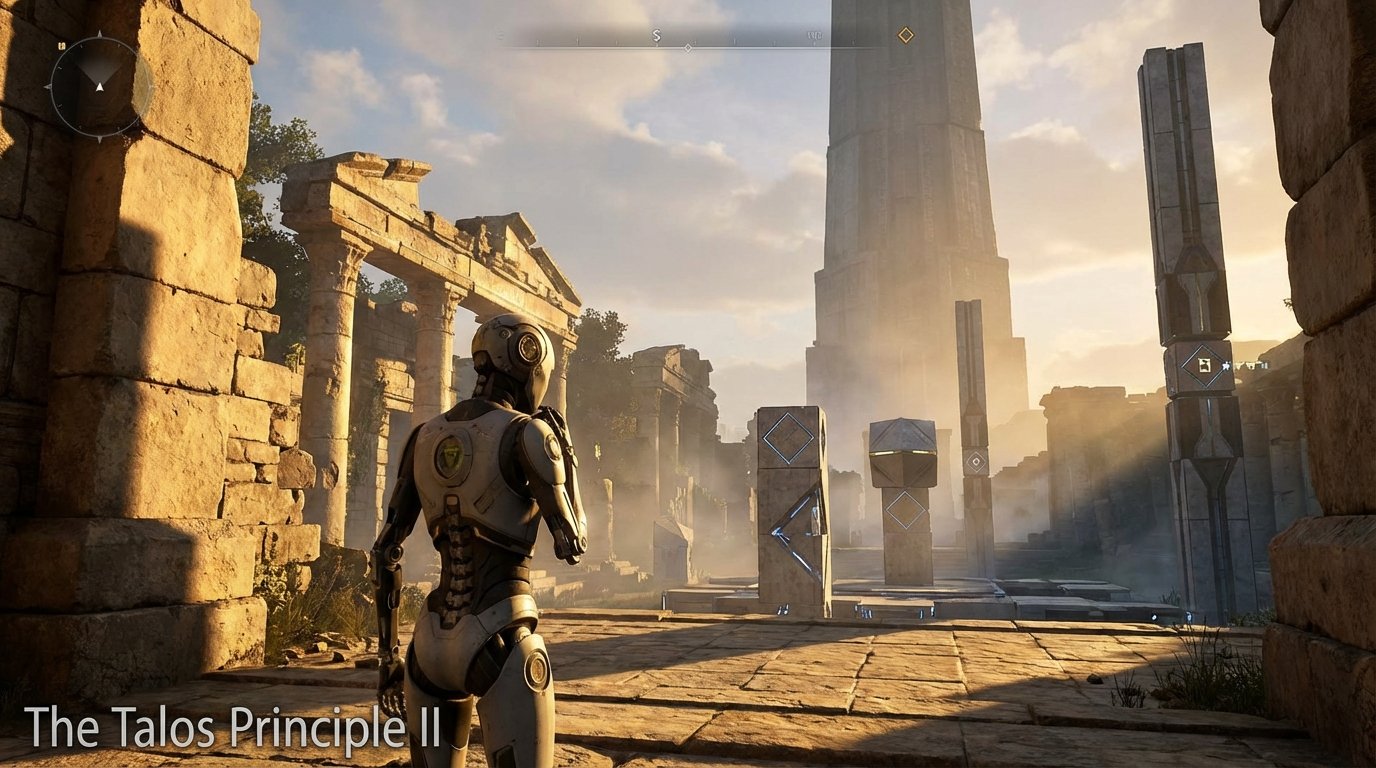This screenshot has width=1376, height=768.
Task: Select the south indicator on the compass bar
Action: (x=657, y=33)
